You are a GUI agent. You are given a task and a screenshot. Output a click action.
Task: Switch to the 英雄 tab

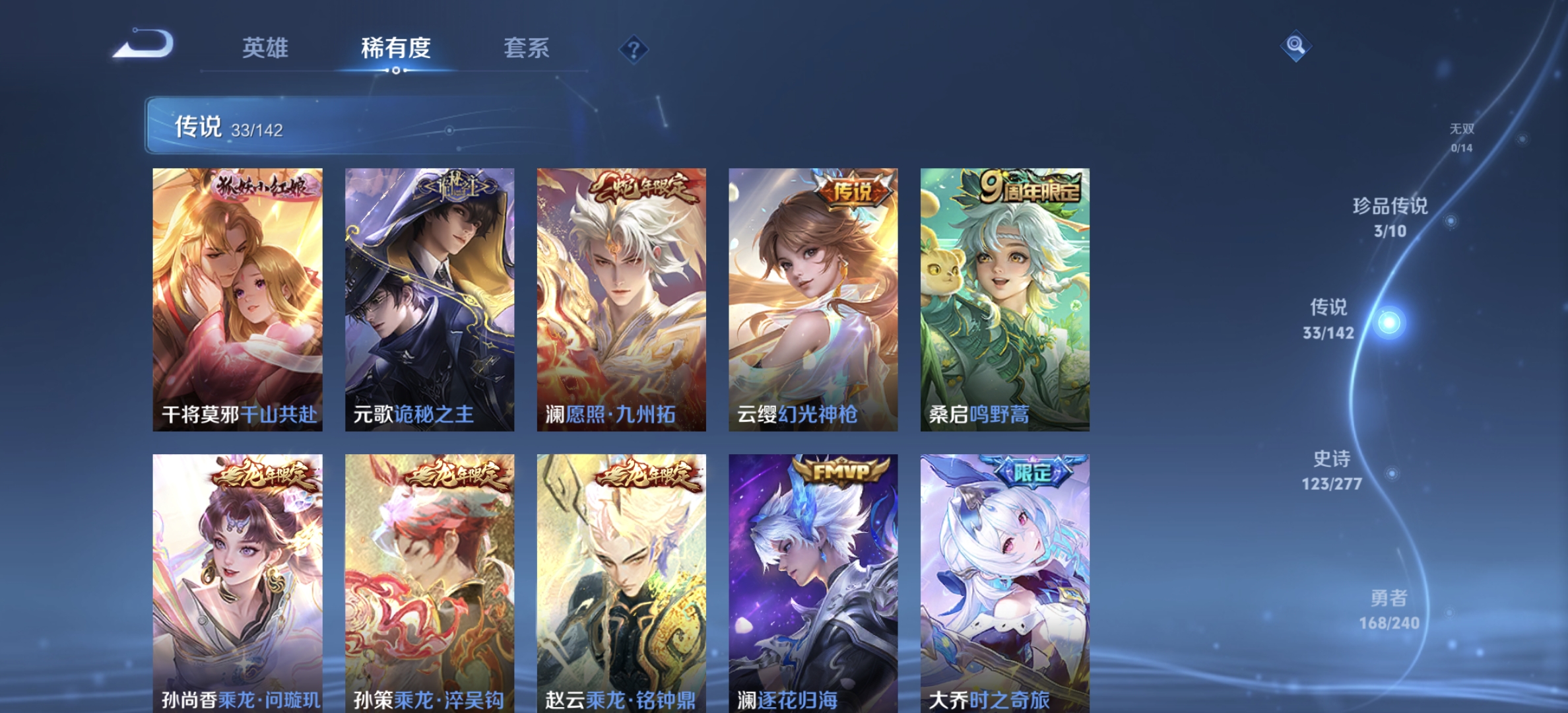267,48
